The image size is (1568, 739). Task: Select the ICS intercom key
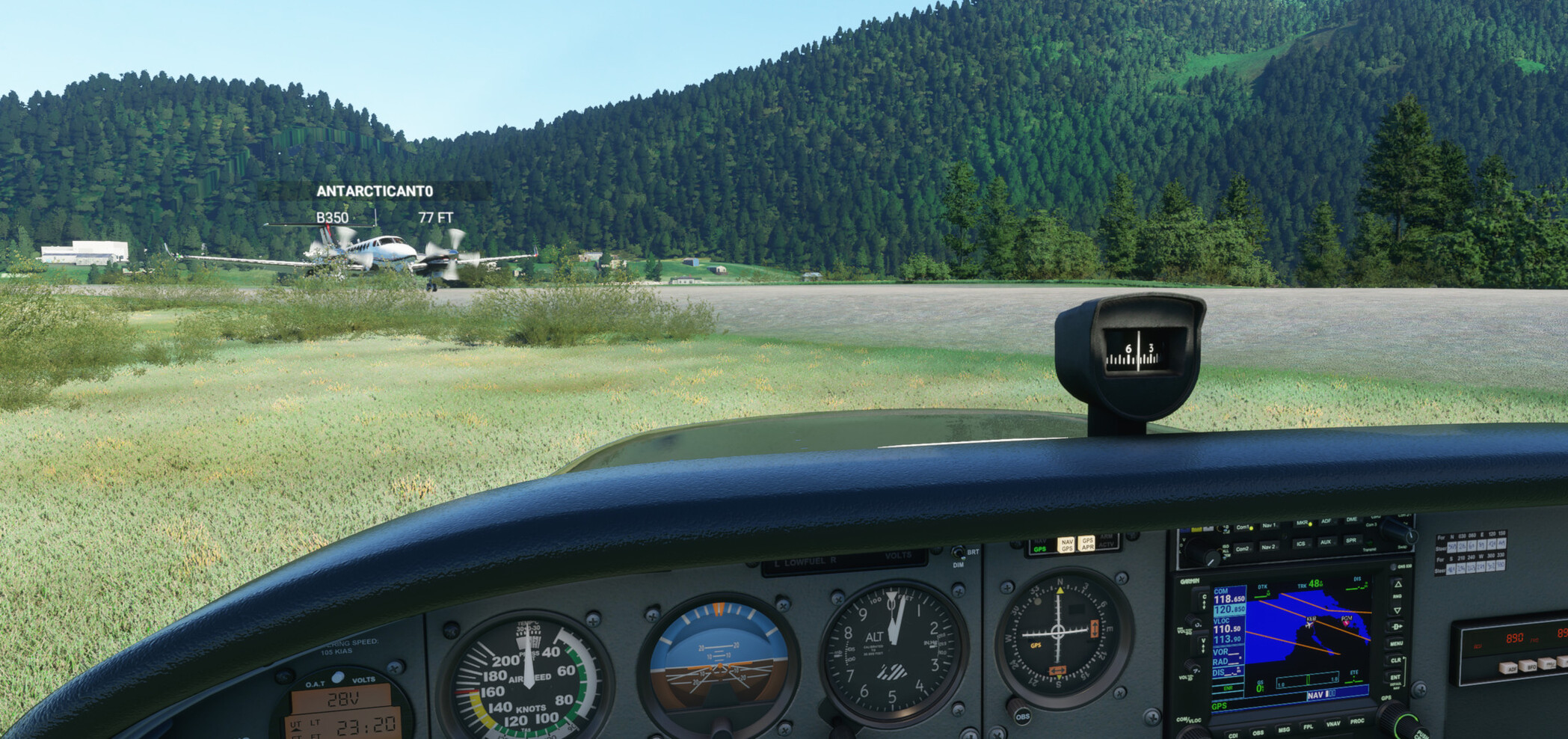[x=1301, y=545]
